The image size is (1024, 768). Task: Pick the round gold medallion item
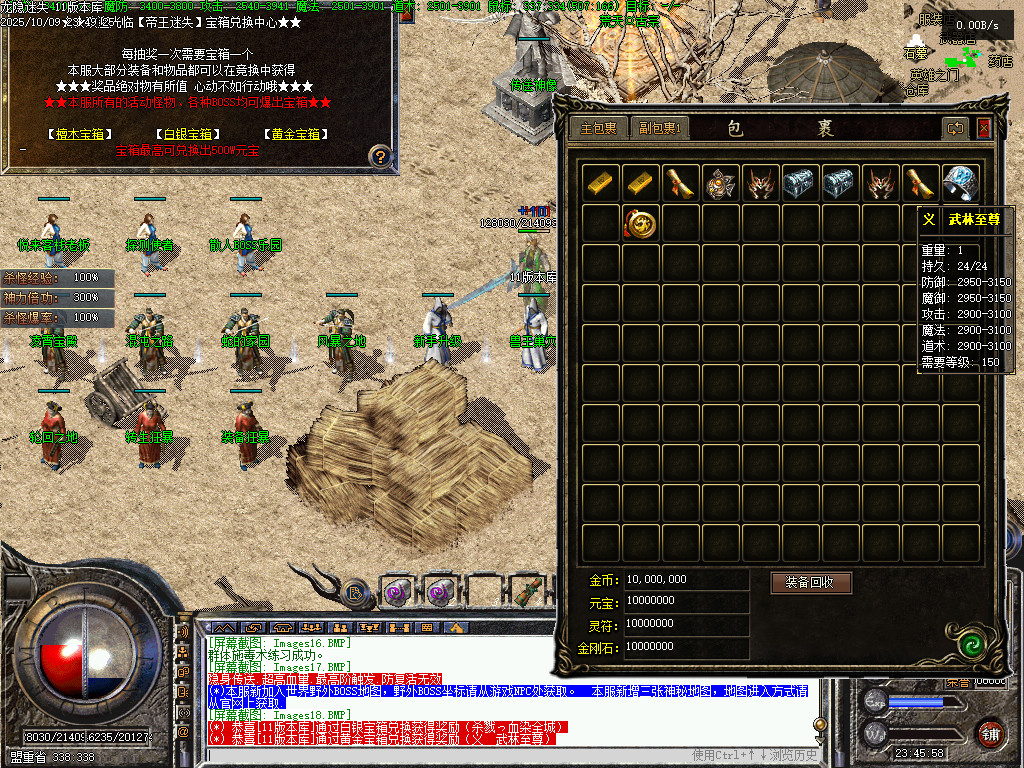(640, 223)
